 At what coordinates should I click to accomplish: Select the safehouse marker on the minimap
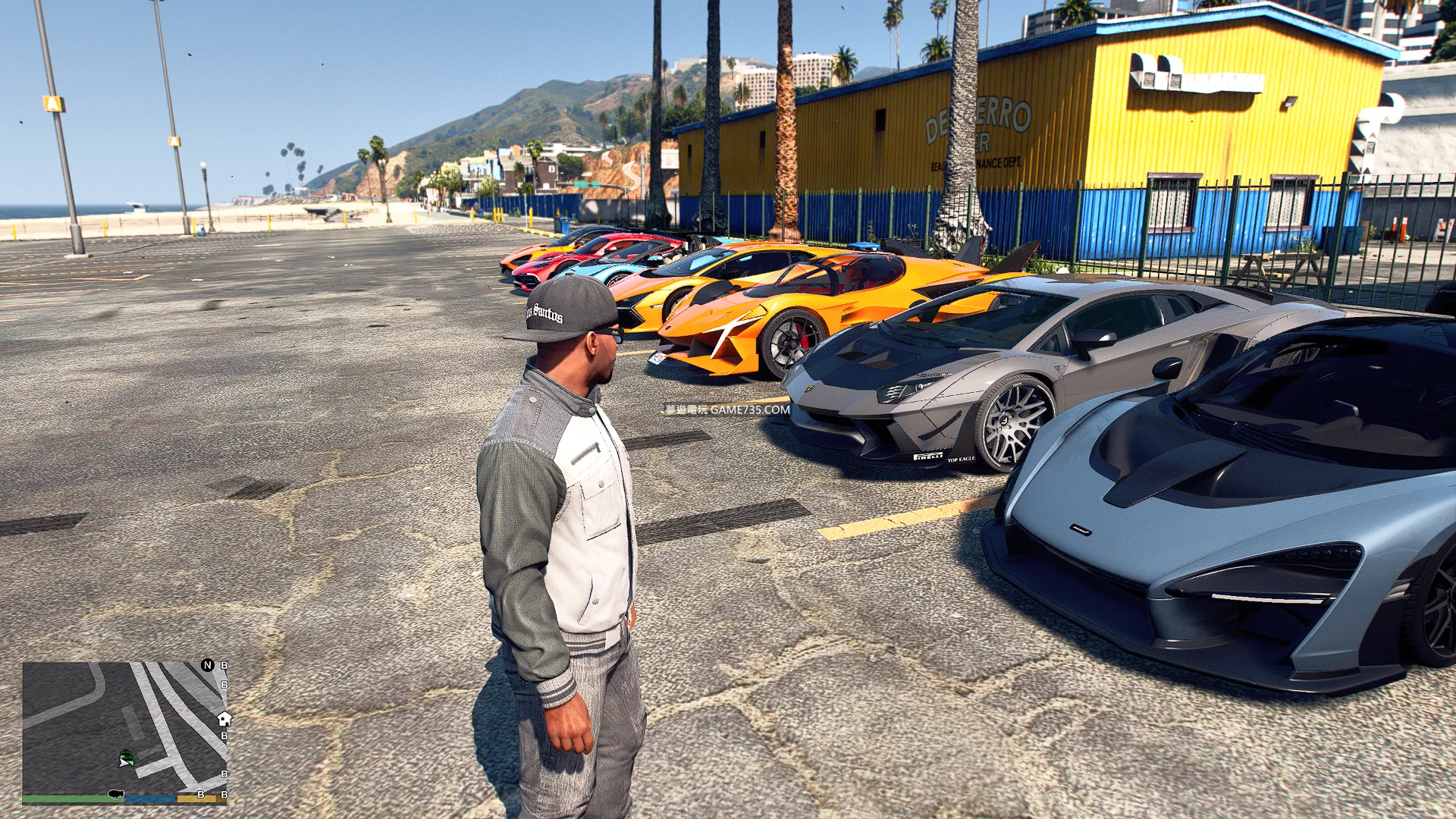coord(224,718)
